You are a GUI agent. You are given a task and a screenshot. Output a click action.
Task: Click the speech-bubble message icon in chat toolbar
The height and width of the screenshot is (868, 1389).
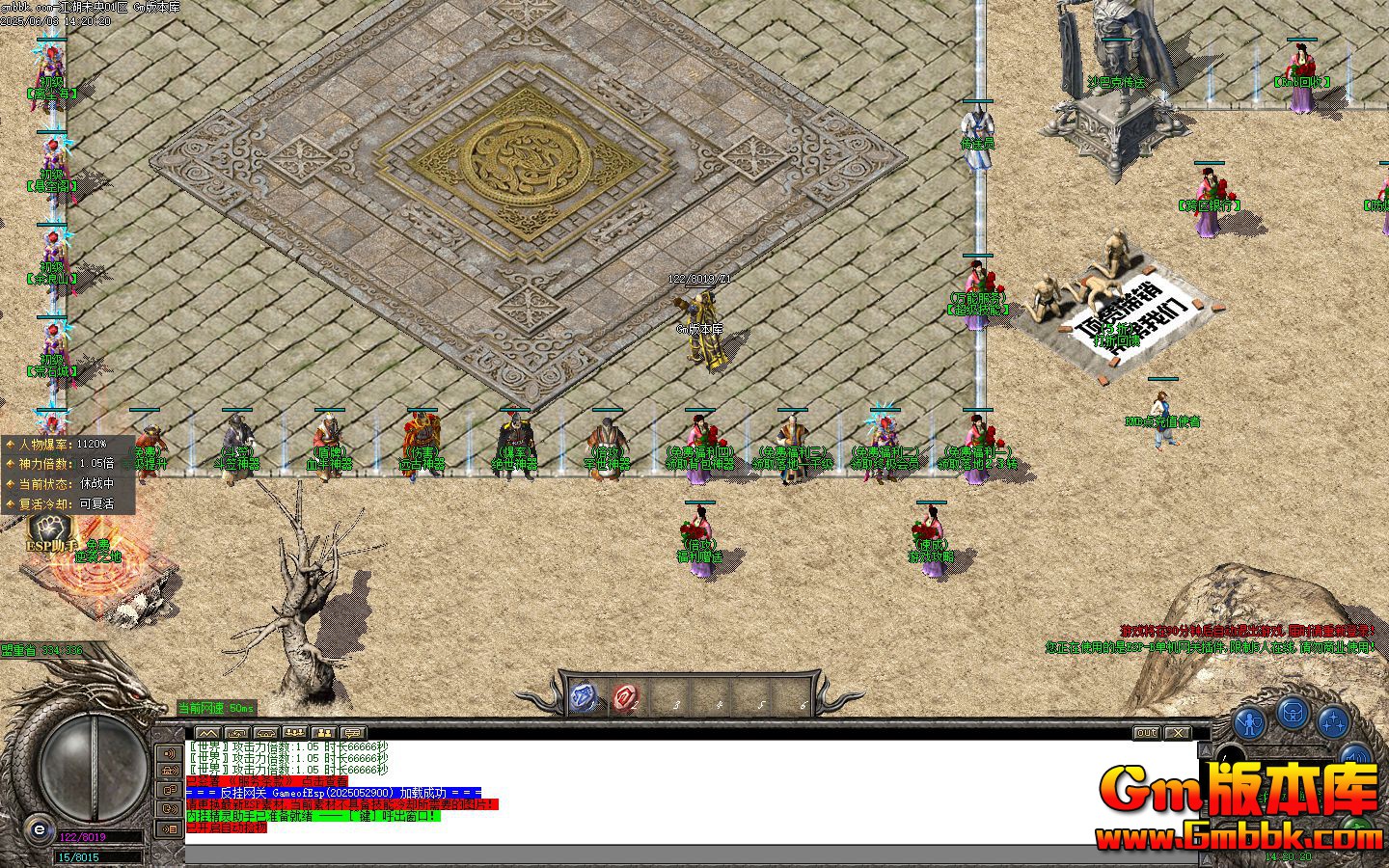coord(352,733)
